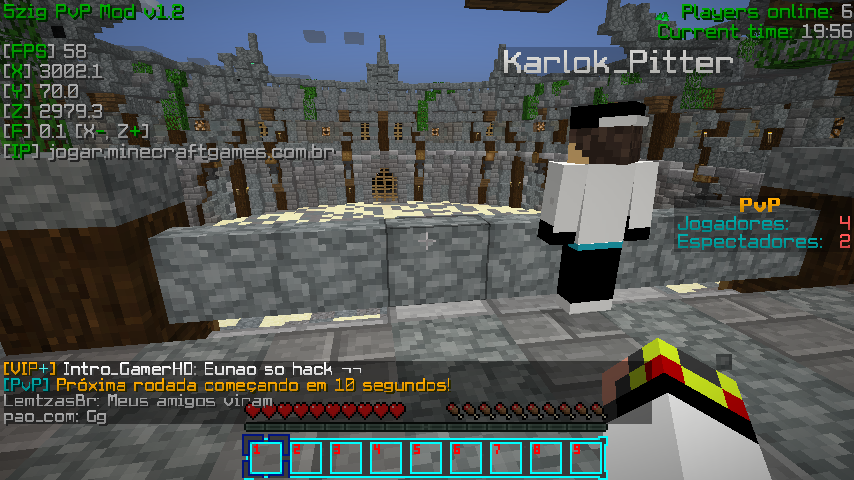Select the last hotbar slot, number 9
The height and width of the screenshot is (480, 854).
pyautogui.click(x=585, y=457)
